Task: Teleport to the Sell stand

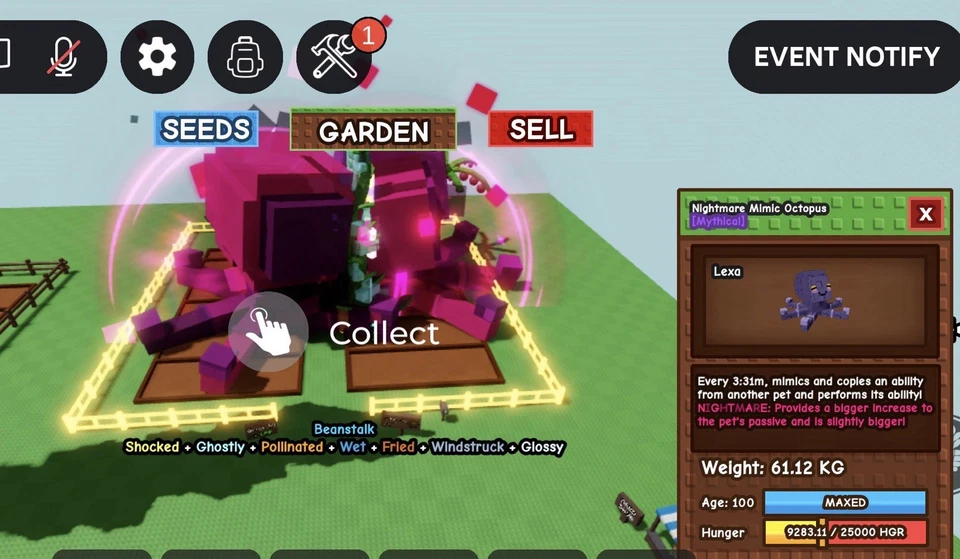Action: tap(541, 129)
